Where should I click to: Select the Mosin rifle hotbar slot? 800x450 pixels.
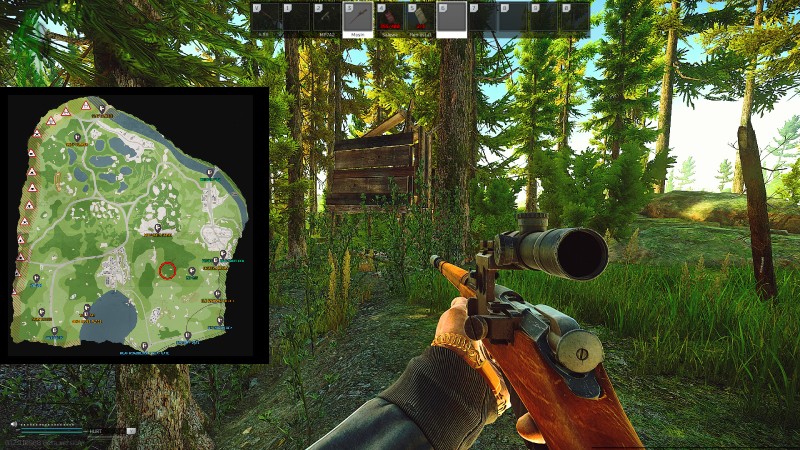tap(357, 18)
